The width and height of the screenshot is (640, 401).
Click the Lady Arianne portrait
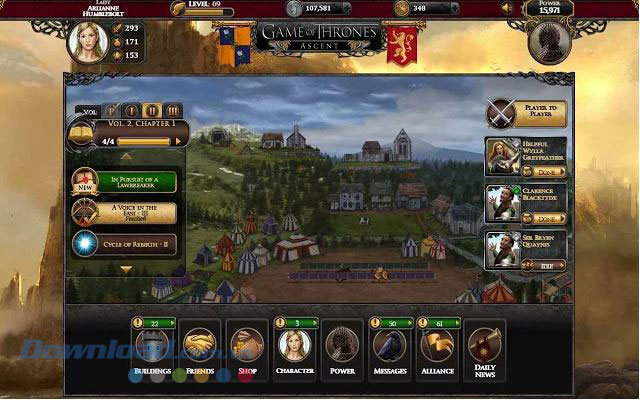click(87, 42)
